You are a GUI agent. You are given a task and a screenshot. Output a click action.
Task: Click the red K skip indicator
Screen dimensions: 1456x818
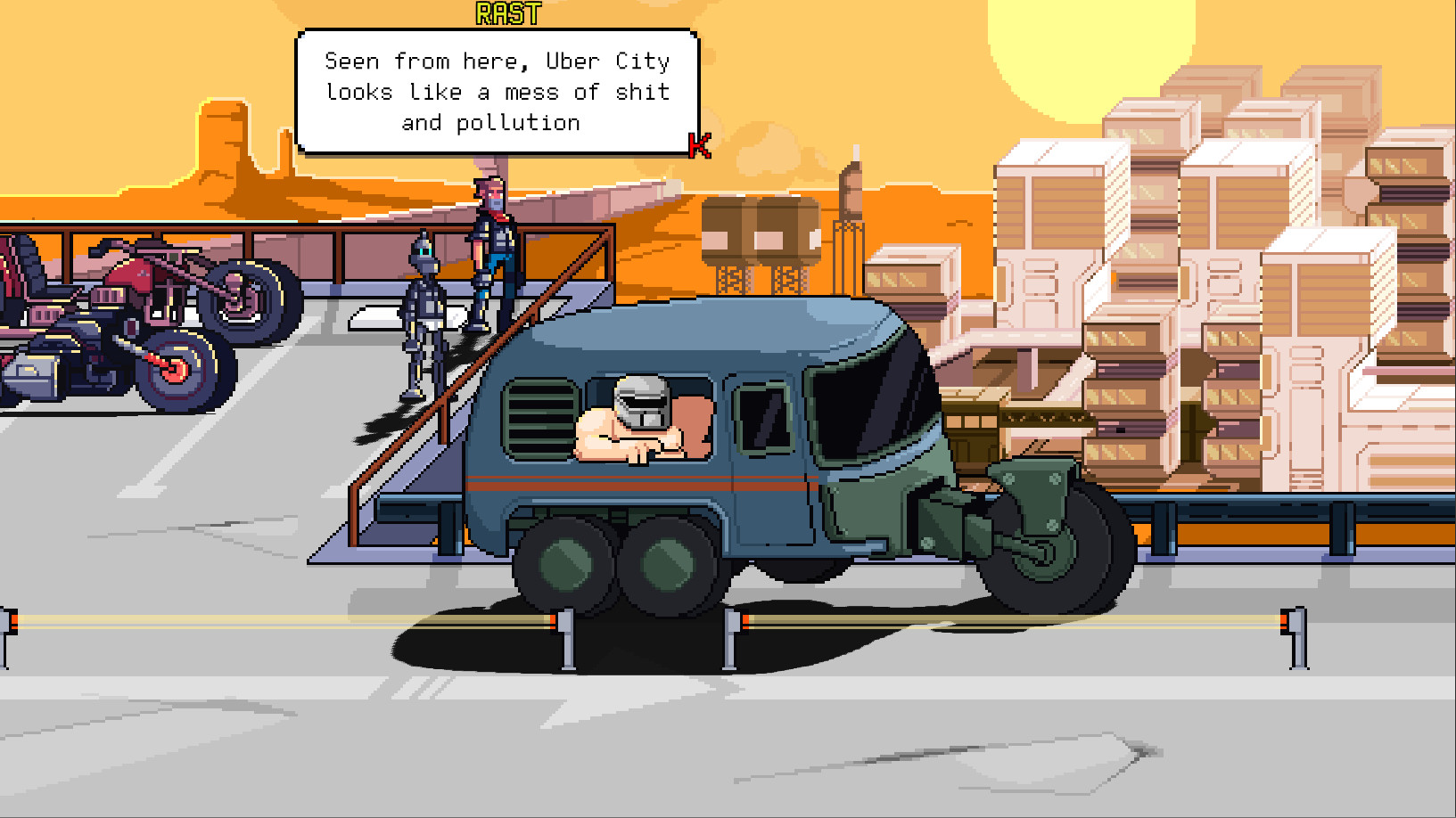pos(698,147)
